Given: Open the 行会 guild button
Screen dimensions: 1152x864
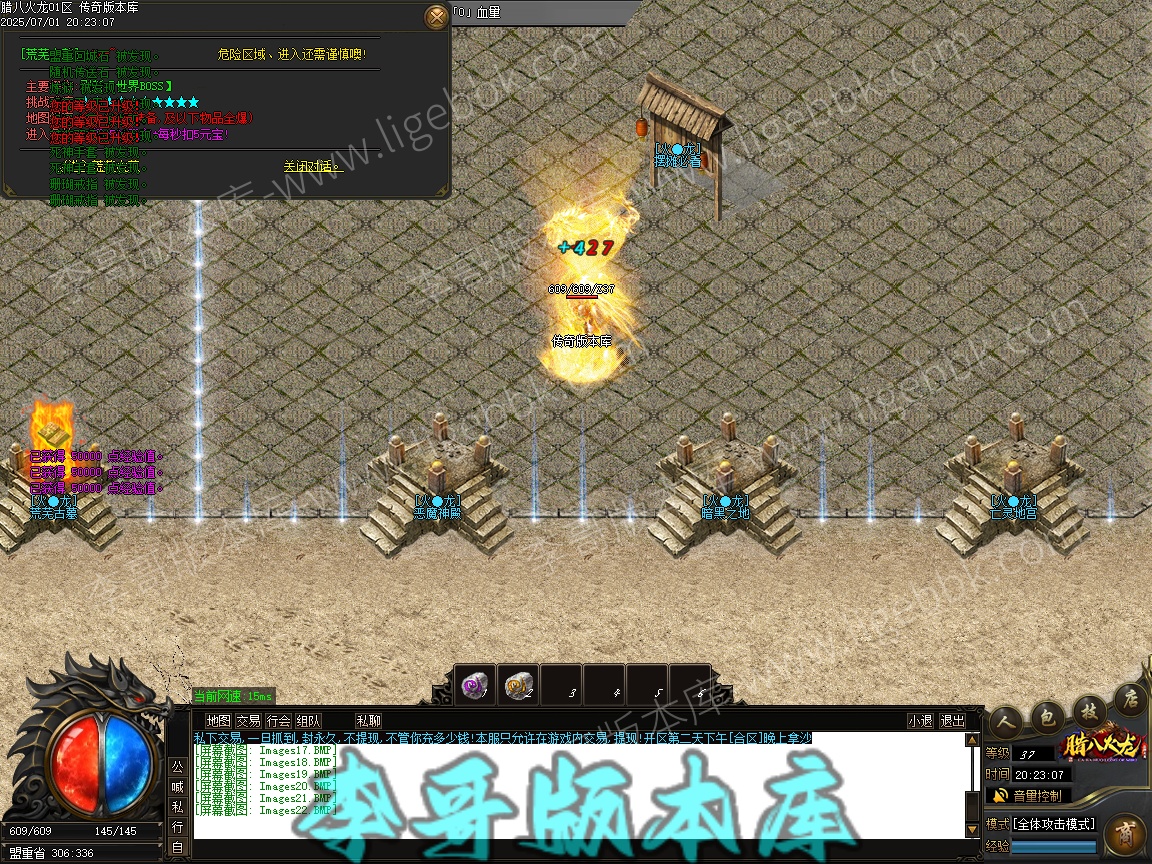Looking at the screenshot, I should pyautogui.click(x=278, y=720).
